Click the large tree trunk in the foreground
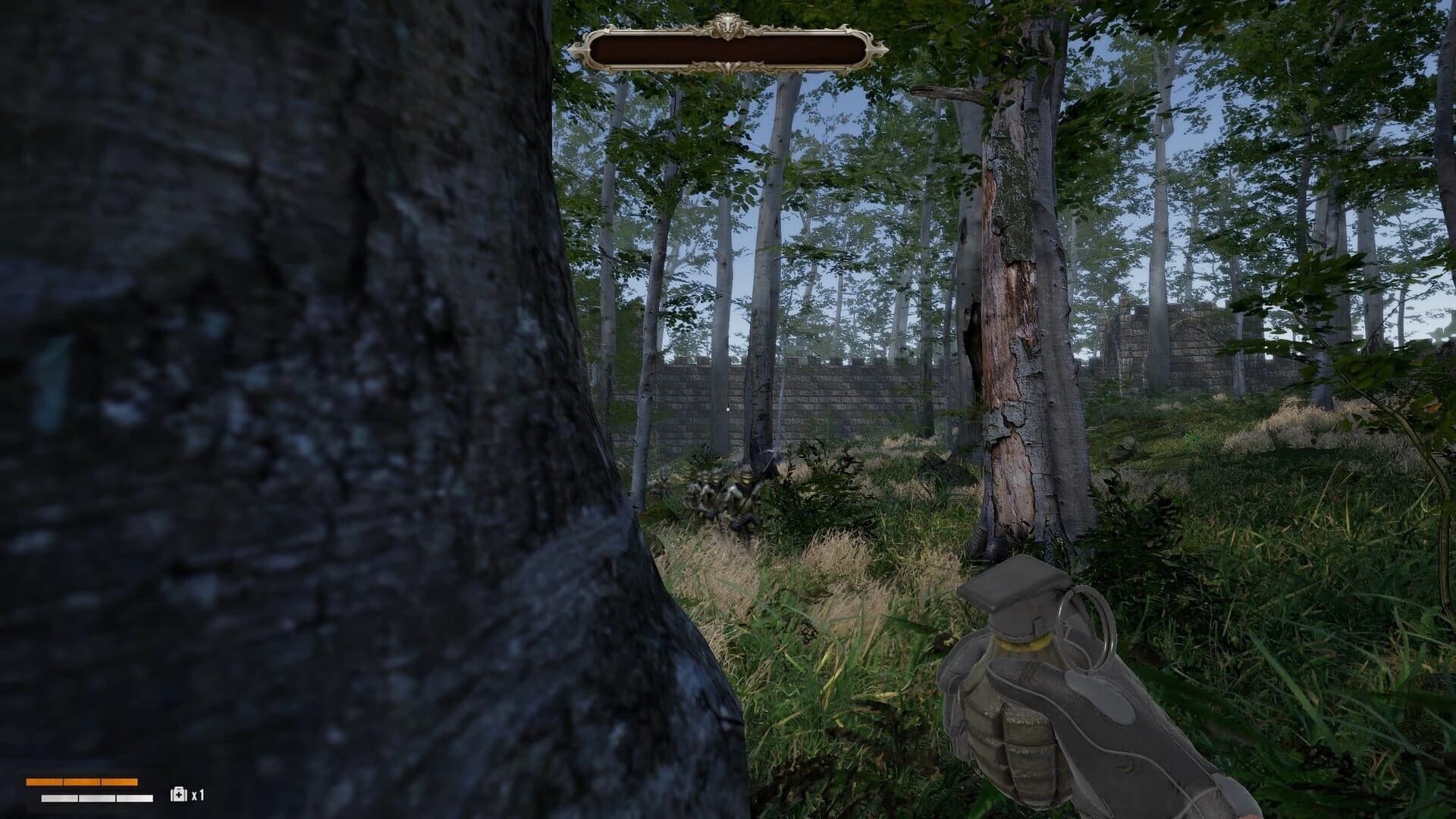This screenshot has height=819, width=1456. [303, 379]
